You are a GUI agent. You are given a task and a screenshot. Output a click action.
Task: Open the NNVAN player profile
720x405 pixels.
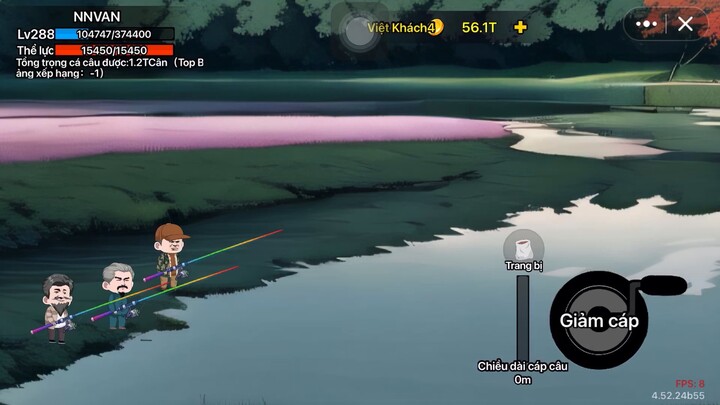coord(96,16)
